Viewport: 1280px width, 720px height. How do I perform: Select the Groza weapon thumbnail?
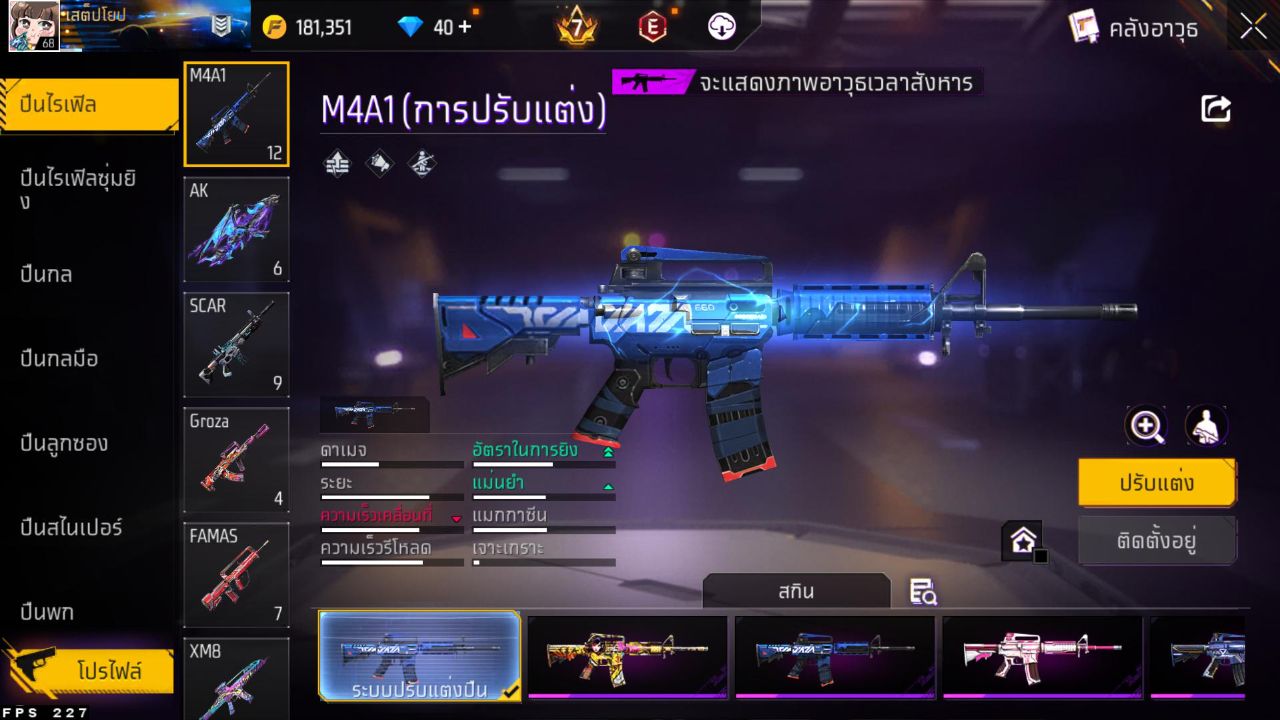(236, 460)
